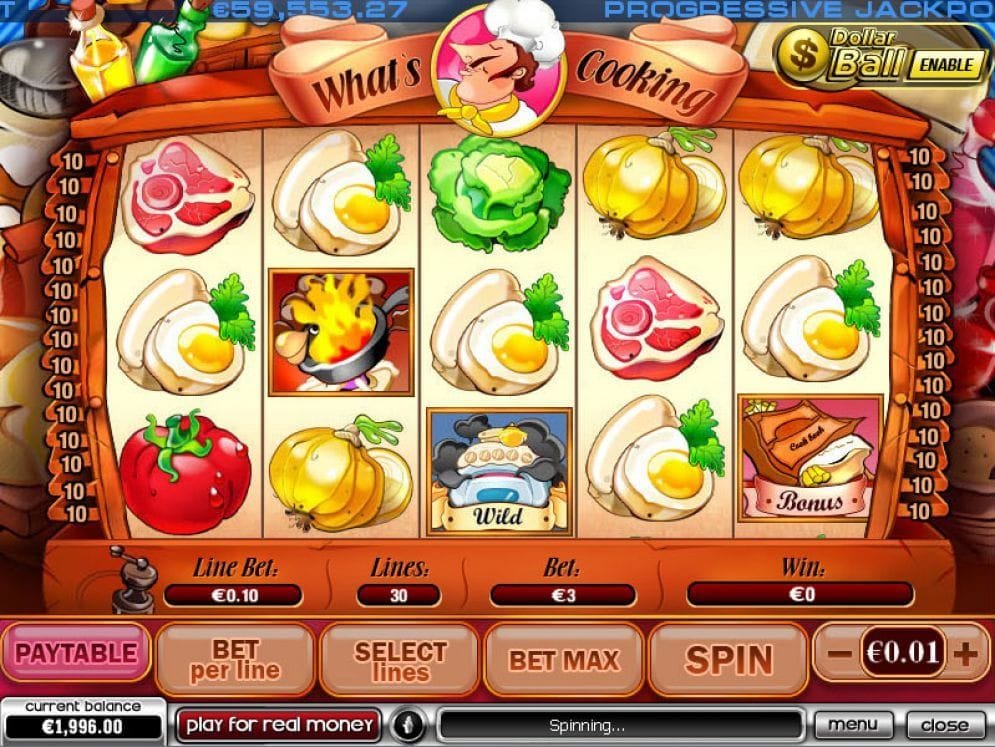Enable the Dollar Ball side game
Image resolution: width=995 pixels, height=747 pixels.
[943, 65]
